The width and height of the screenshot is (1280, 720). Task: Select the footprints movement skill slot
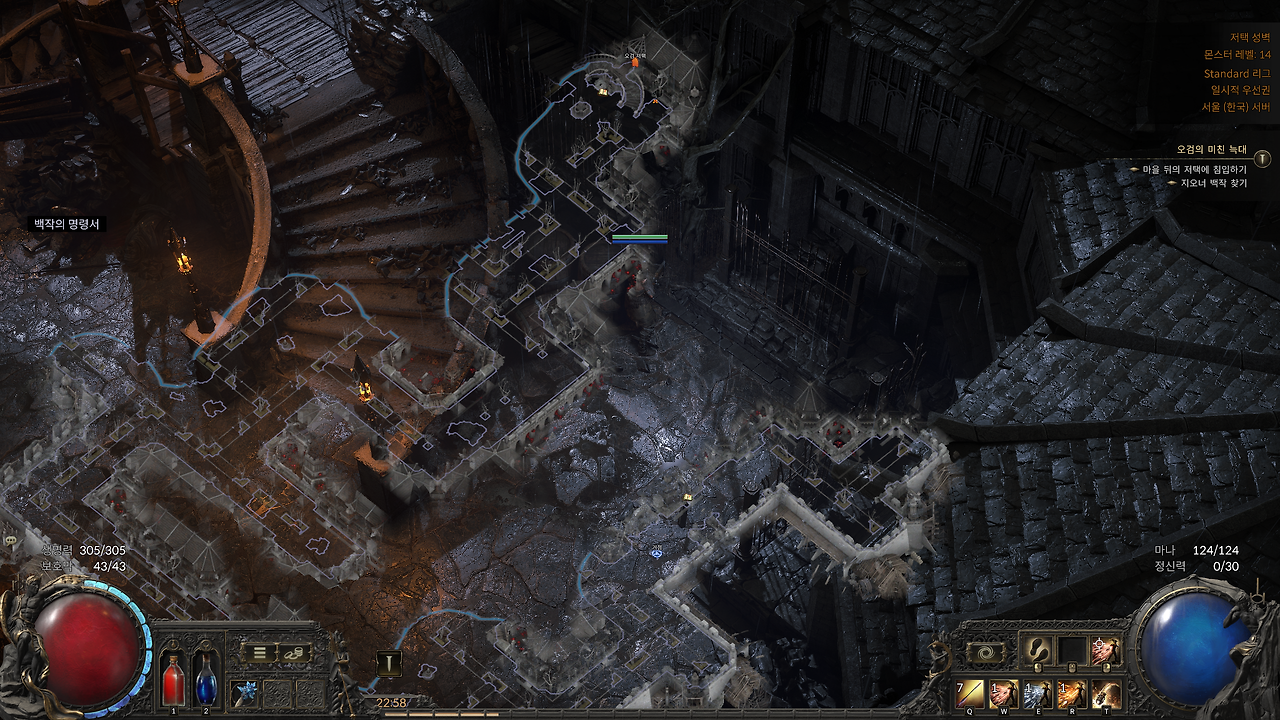tap(1038, 650)
